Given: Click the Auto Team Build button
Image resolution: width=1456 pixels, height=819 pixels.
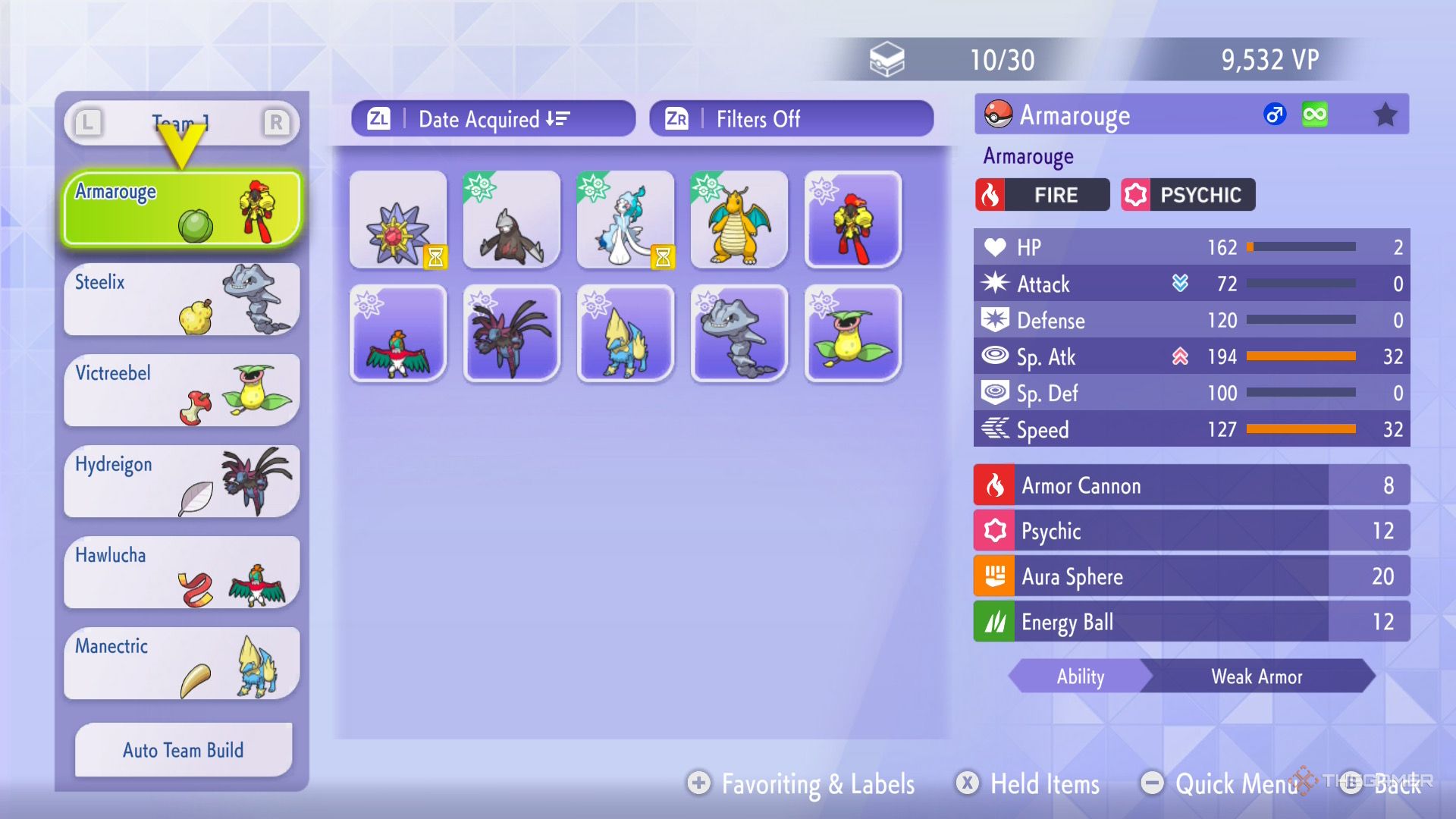Looking at the screenshot, I should point(184,750).
